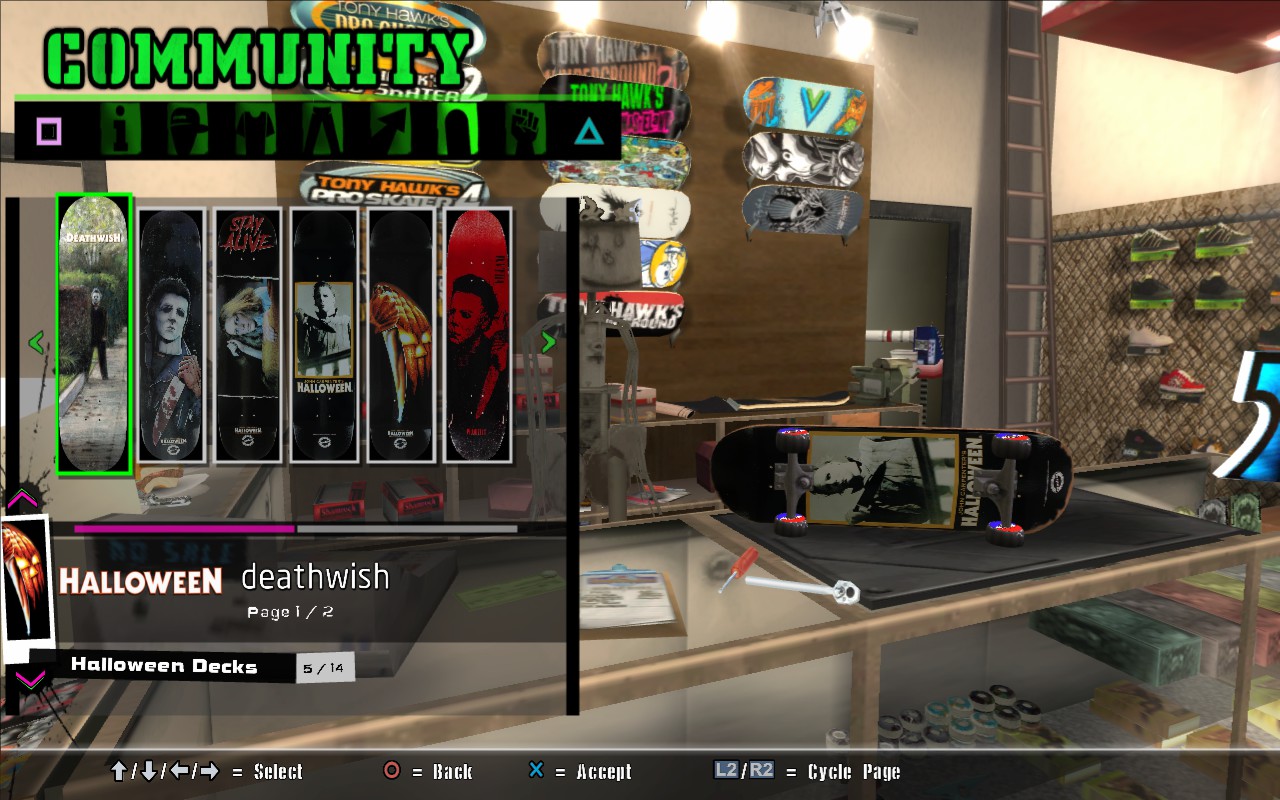The width and height of the screenshot is (1280, 800).
Task: Choose the arch-shaped icon tab
Action: tap(457, 131)
